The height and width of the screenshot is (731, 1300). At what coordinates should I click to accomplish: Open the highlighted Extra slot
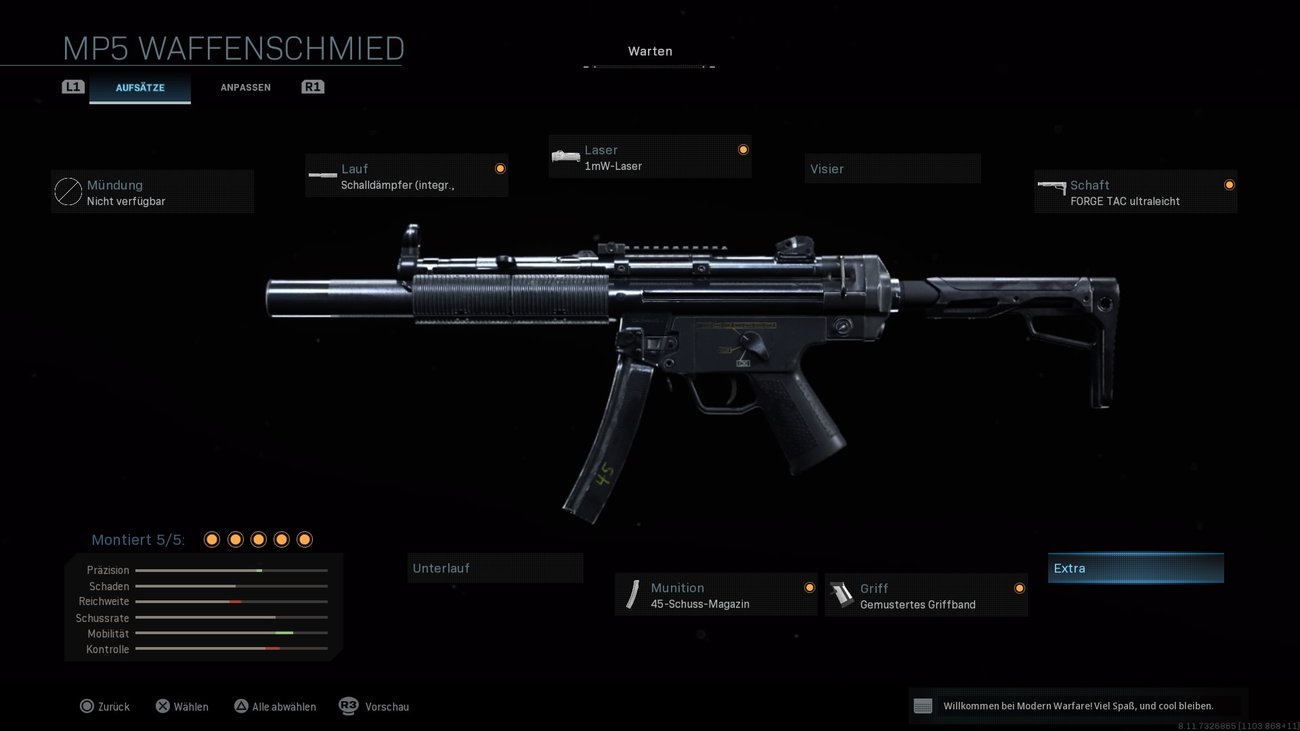1135,567
